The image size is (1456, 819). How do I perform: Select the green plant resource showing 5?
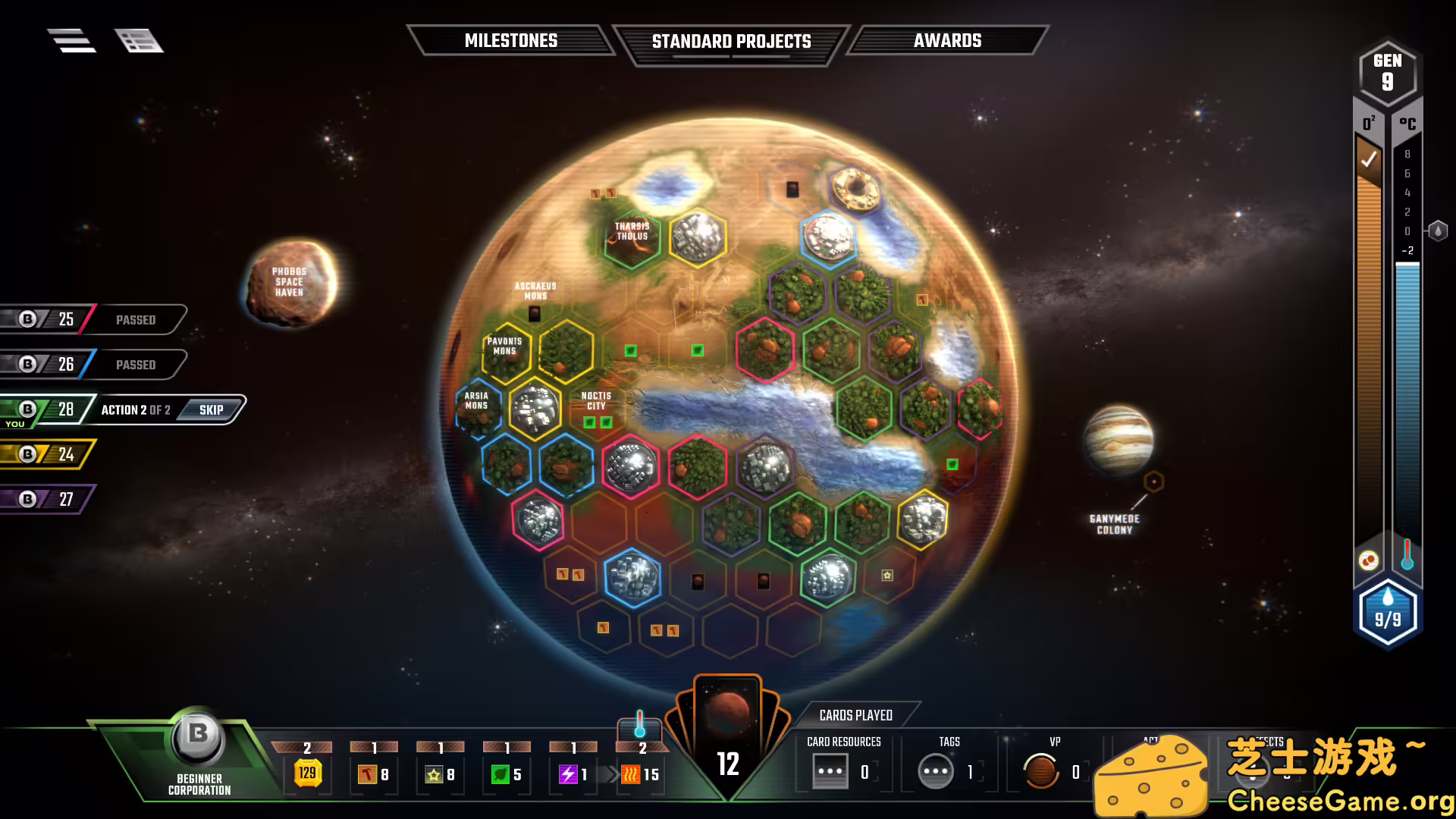pos(500,773)
